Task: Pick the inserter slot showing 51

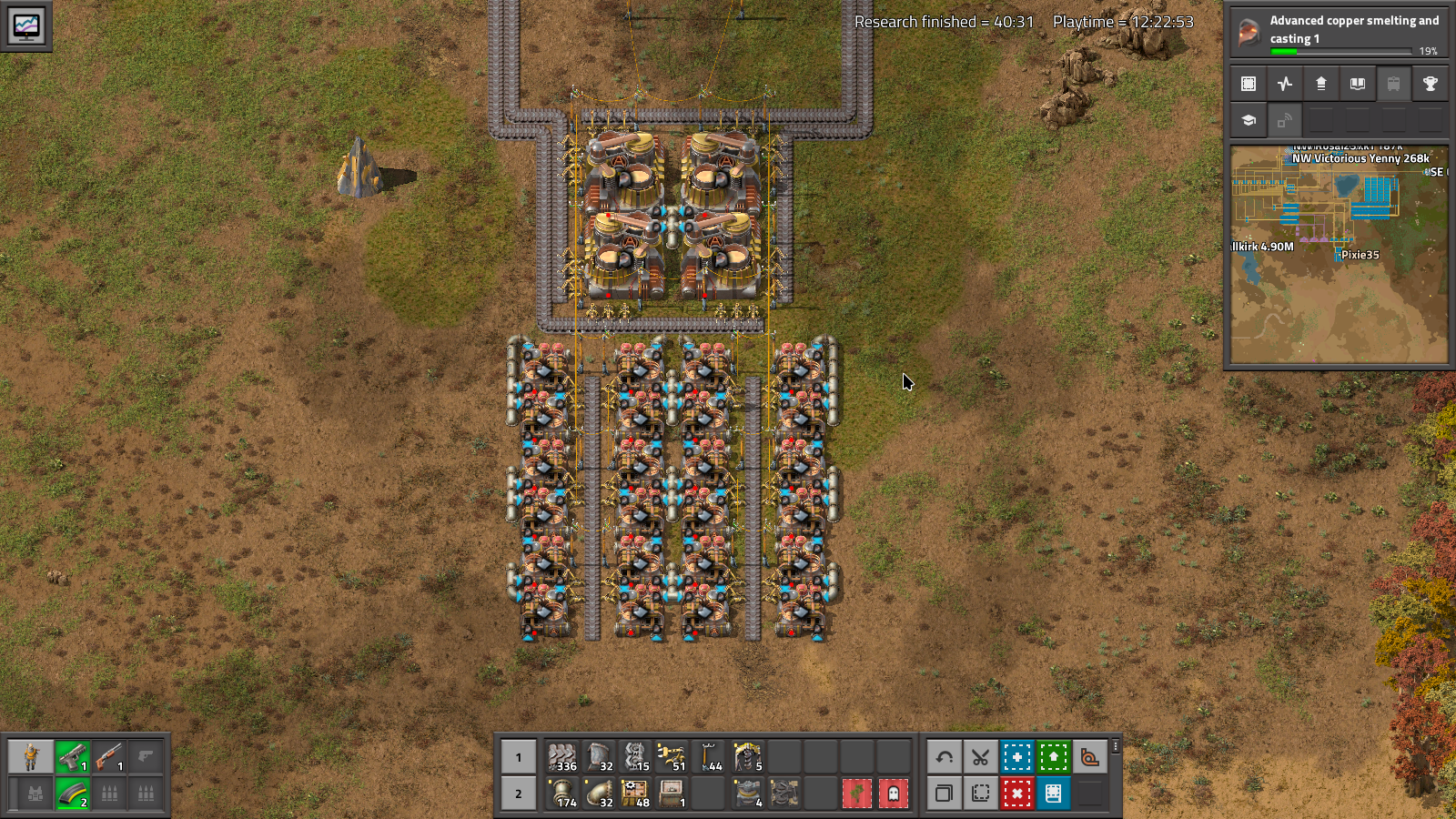Action: point(672,756)
